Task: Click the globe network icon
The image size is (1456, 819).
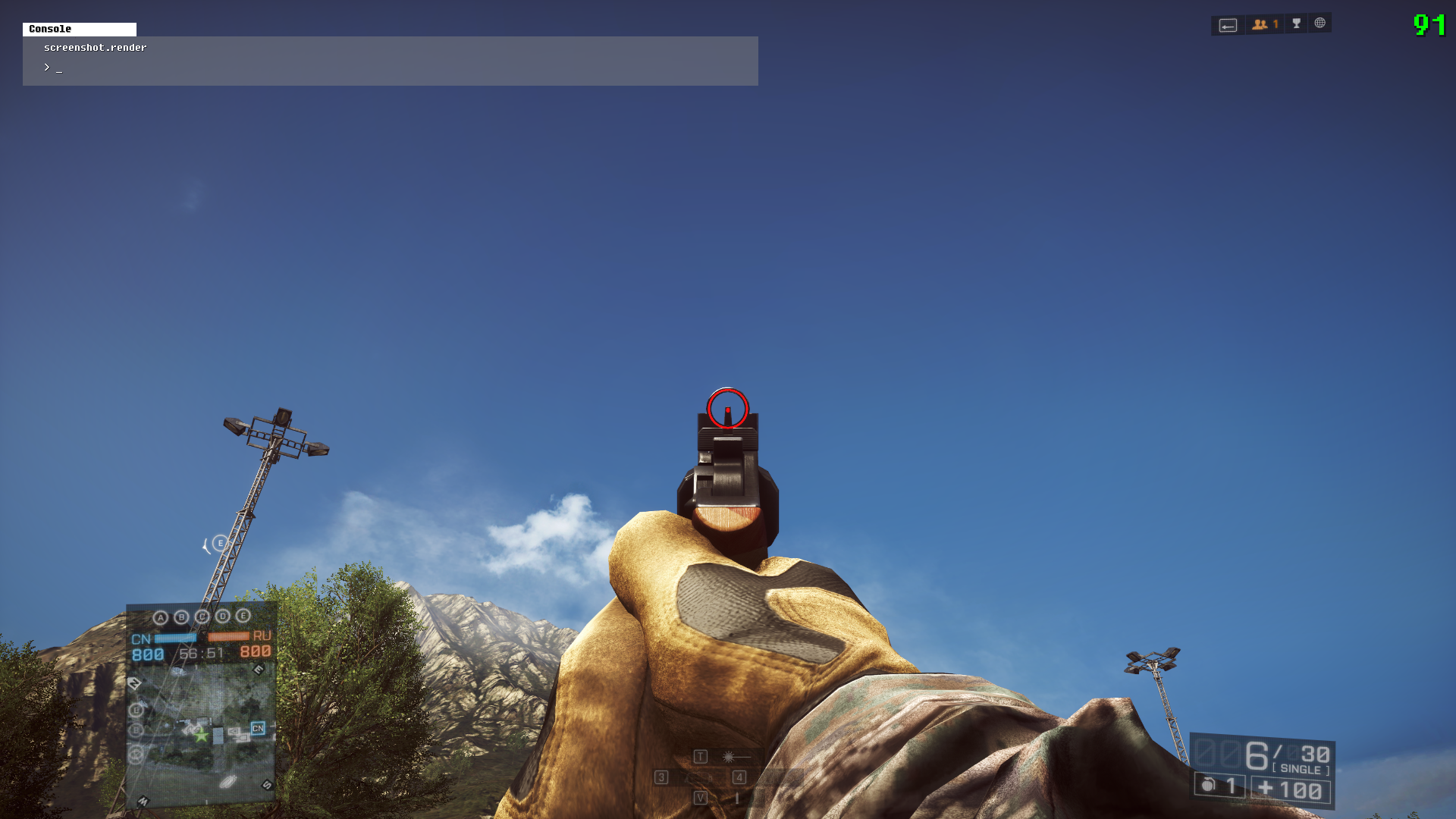Action: 1320,23
